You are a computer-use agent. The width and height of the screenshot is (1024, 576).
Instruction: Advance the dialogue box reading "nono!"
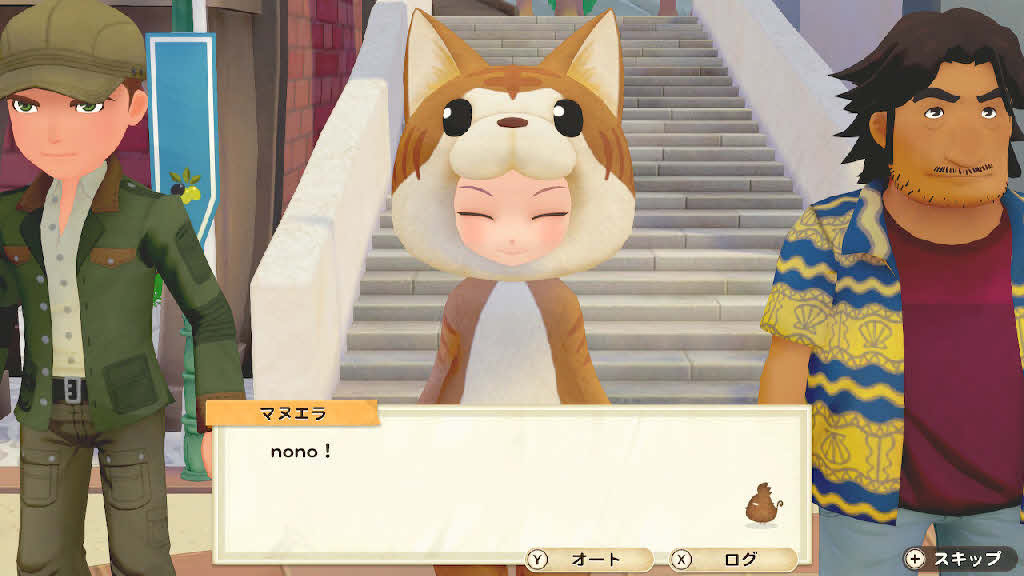point(510,480)
